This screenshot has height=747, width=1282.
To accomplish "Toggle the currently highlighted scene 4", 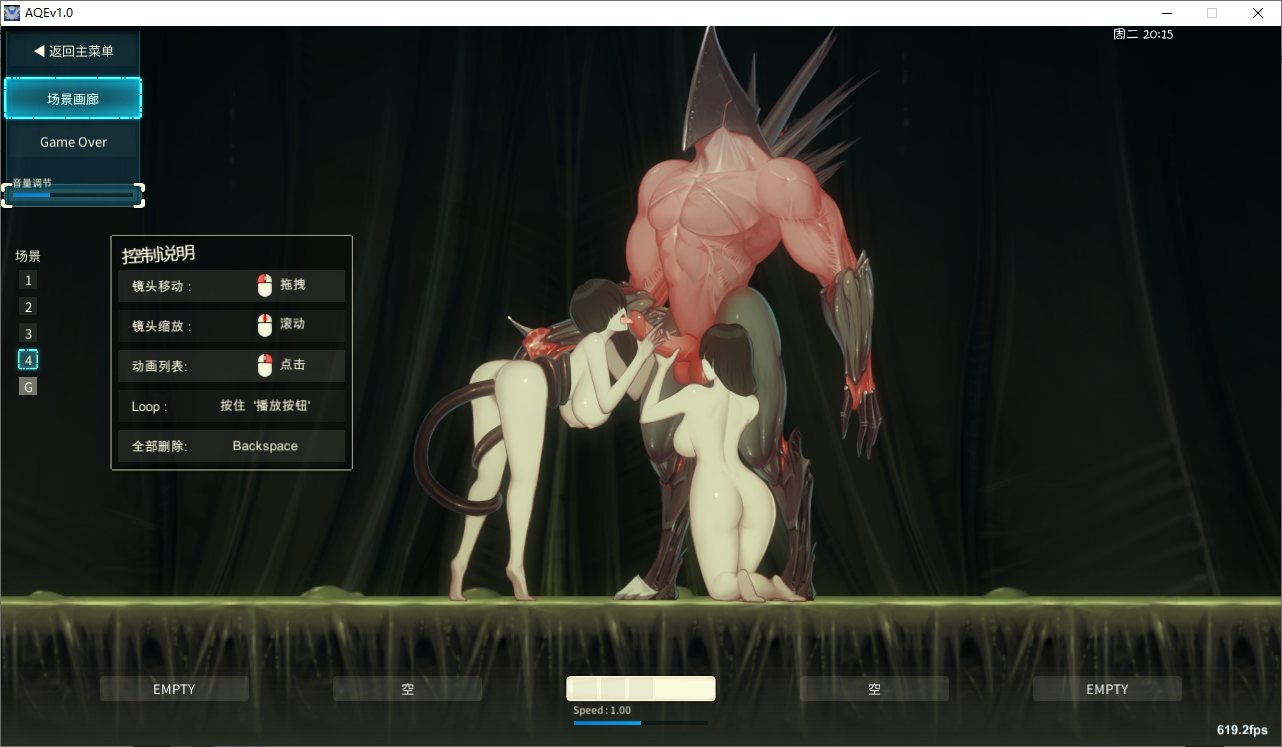I will click(27, 359).
